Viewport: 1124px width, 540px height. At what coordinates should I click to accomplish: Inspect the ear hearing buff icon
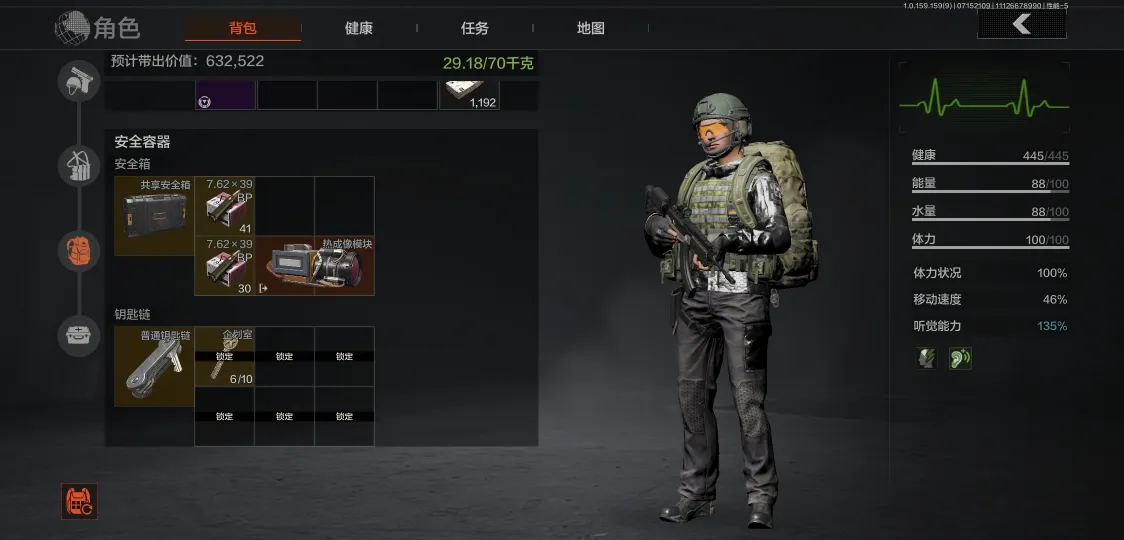pyautogui.click(x=960, y=358)
